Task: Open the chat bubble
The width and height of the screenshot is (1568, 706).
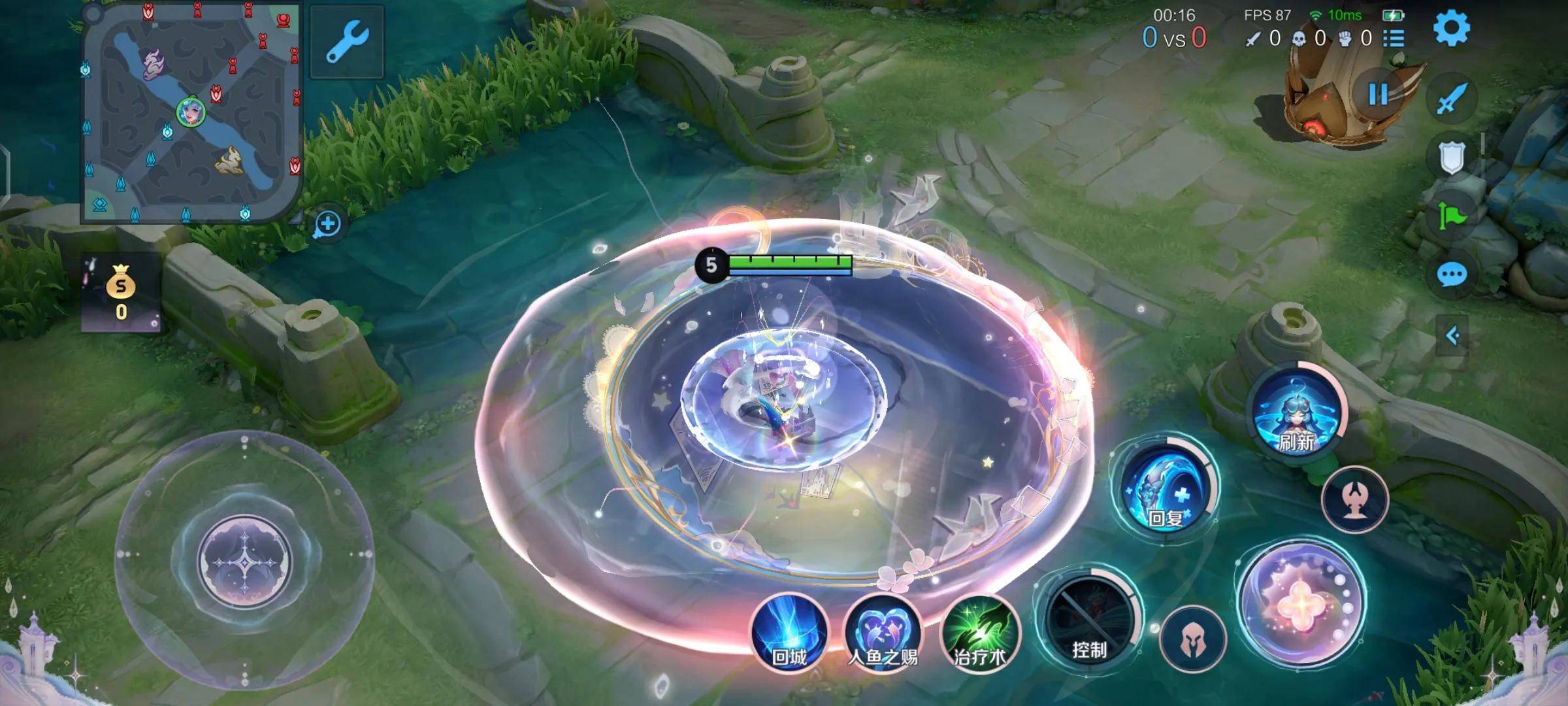Action: (1452, 275)
